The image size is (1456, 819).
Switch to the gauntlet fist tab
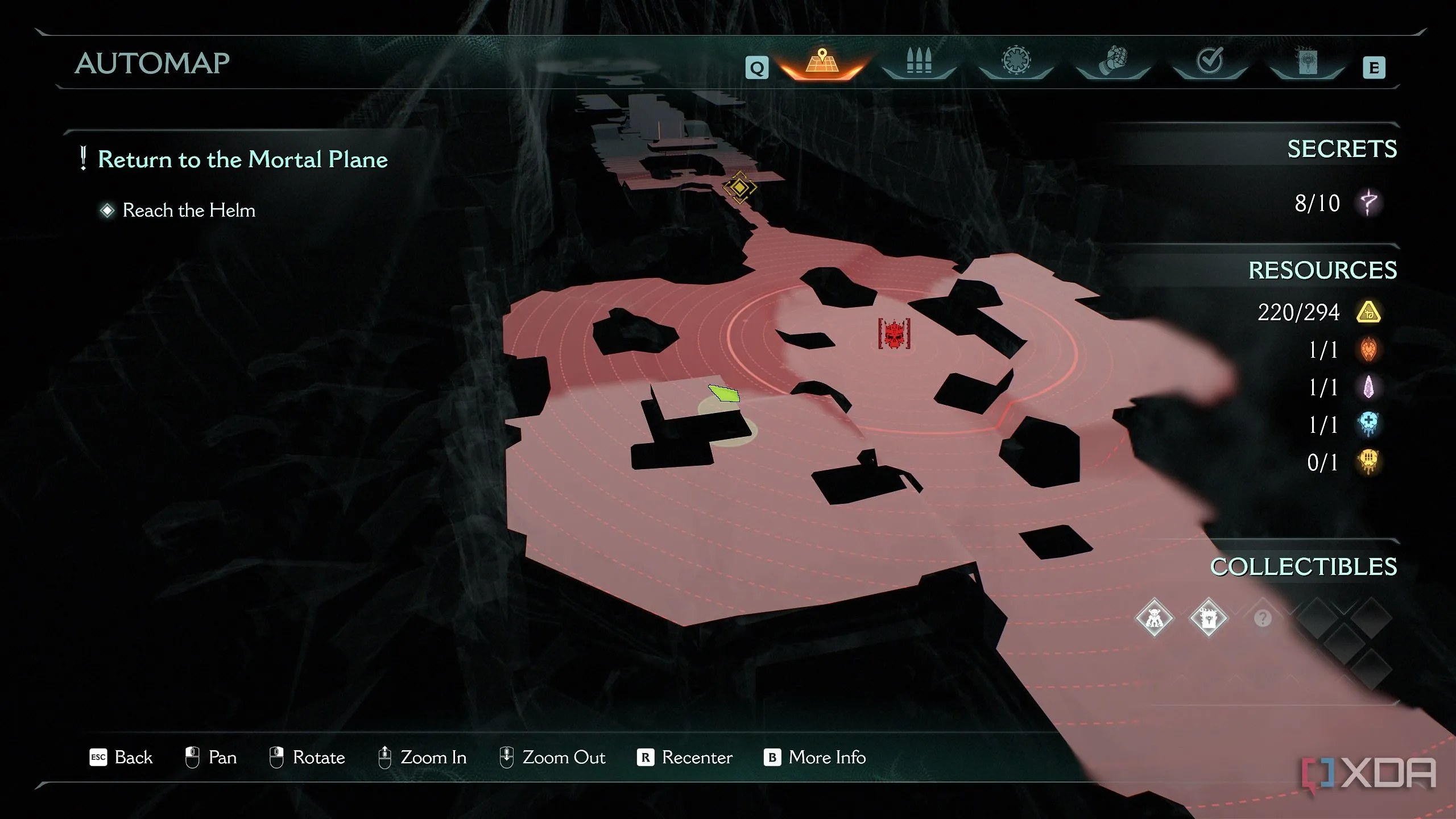1112,61
